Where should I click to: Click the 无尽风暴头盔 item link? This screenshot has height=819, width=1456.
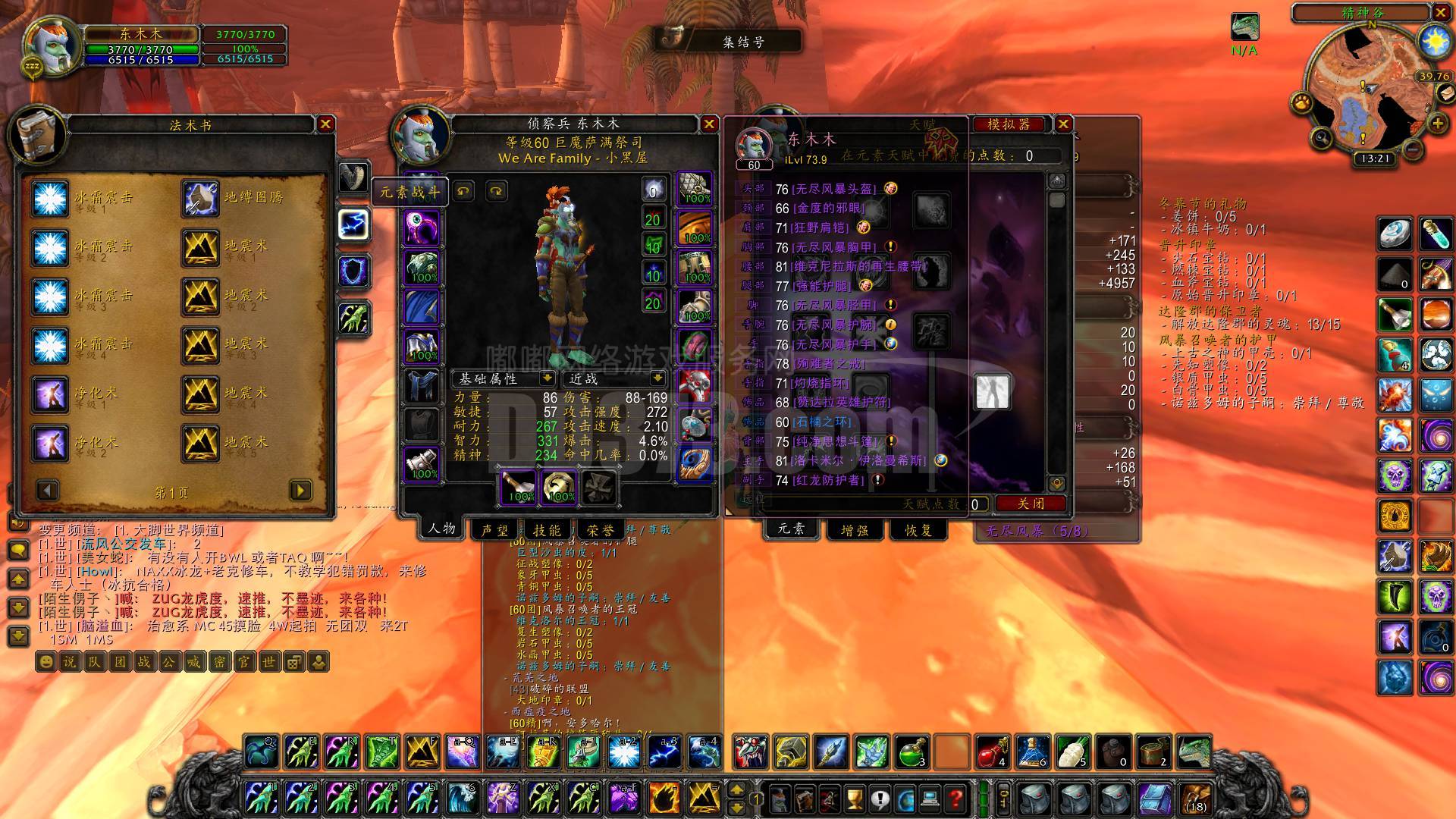click(833, 189)
